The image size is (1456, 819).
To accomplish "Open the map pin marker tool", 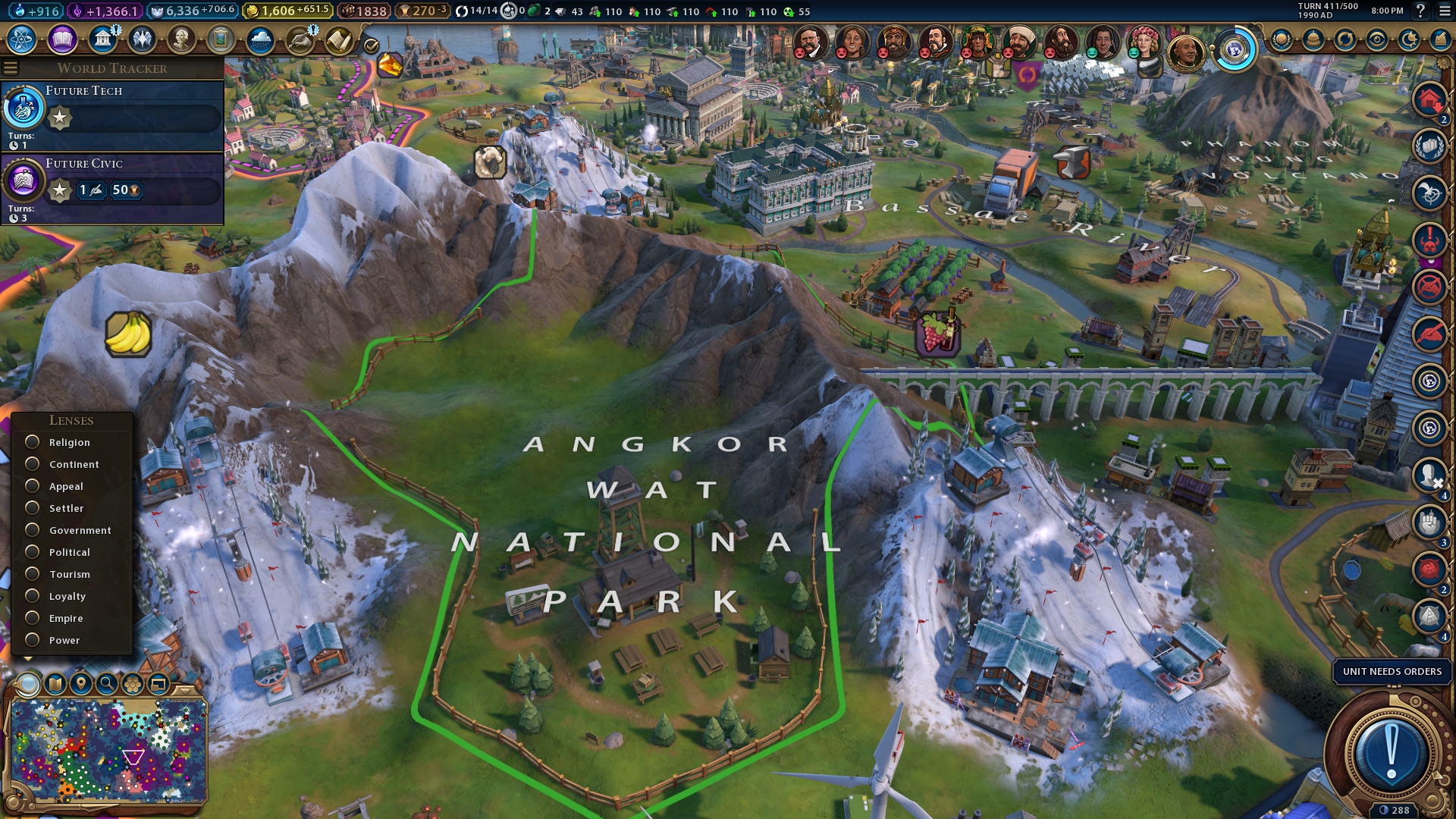I will (x=81, y=684).
